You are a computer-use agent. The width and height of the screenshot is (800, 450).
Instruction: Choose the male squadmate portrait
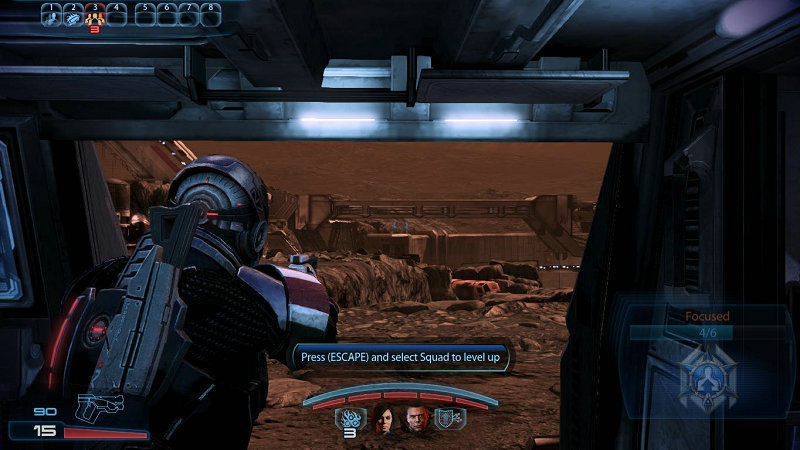415,420
